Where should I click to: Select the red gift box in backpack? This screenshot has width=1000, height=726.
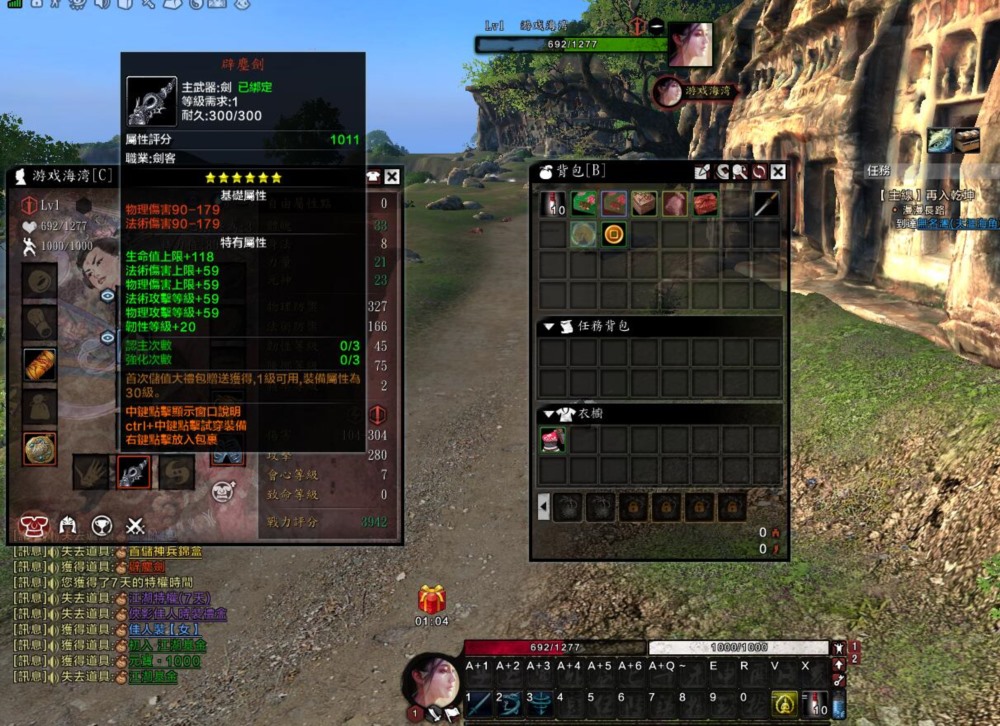point(706,204)
